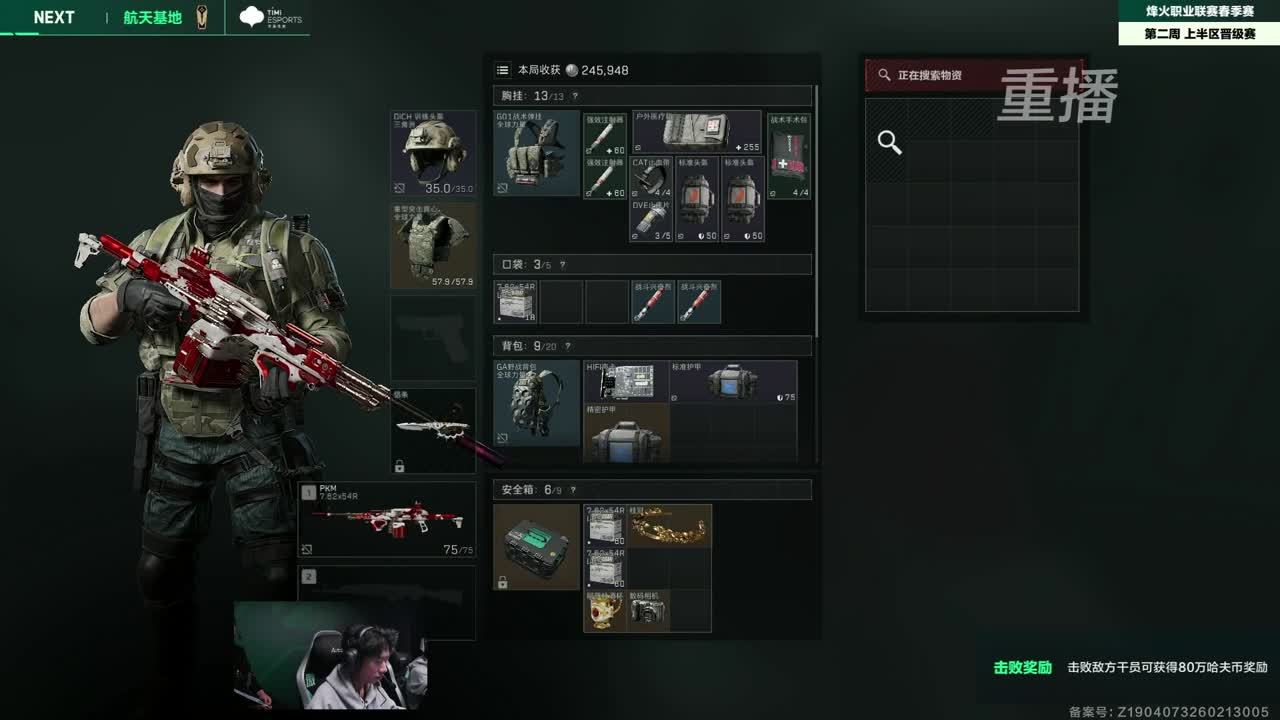
Task: Select the outdoor medical kit item
Action: [x=697, y=131]
